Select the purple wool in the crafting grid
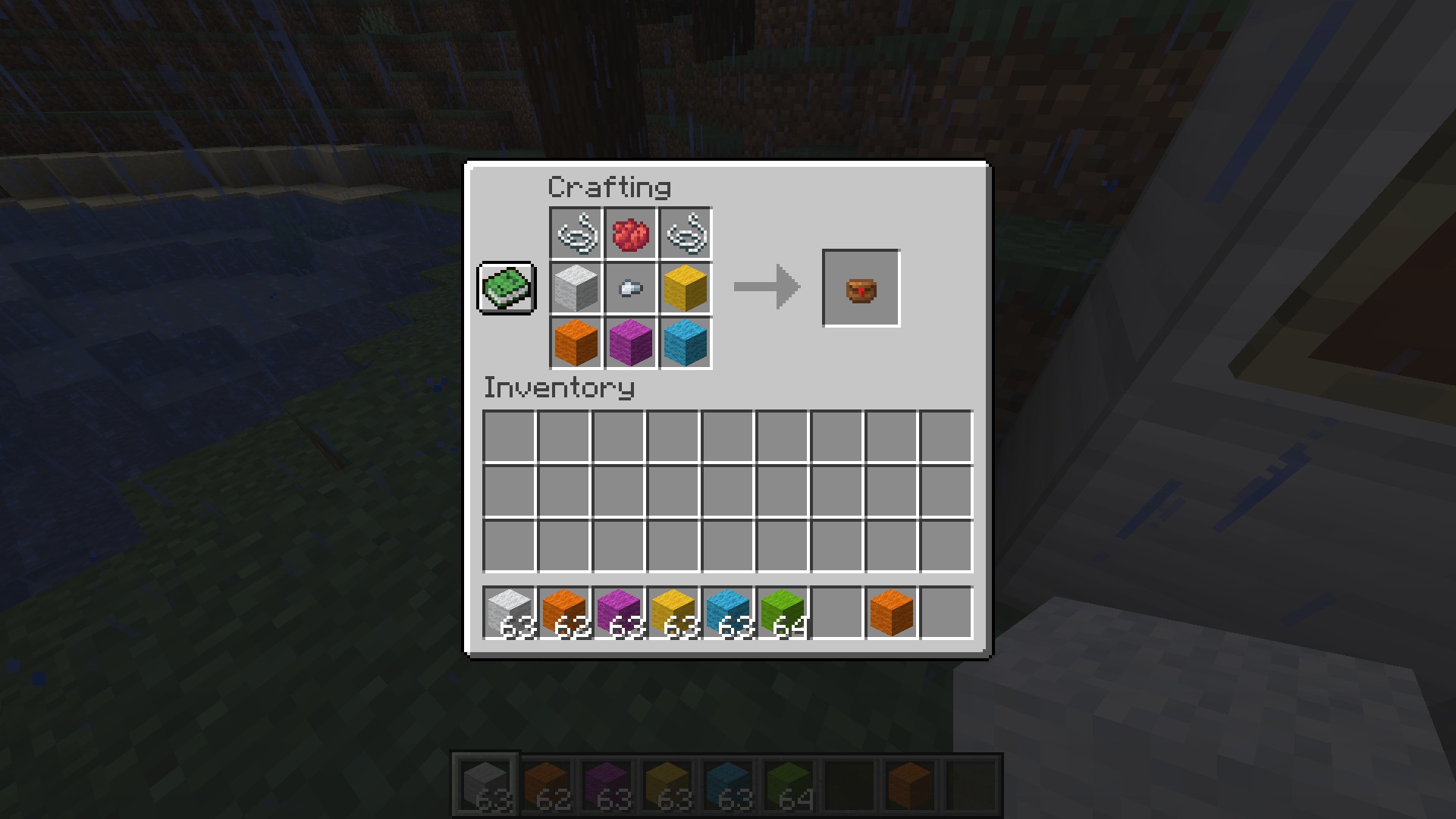 pyautogui.click(x=630, y=343)
